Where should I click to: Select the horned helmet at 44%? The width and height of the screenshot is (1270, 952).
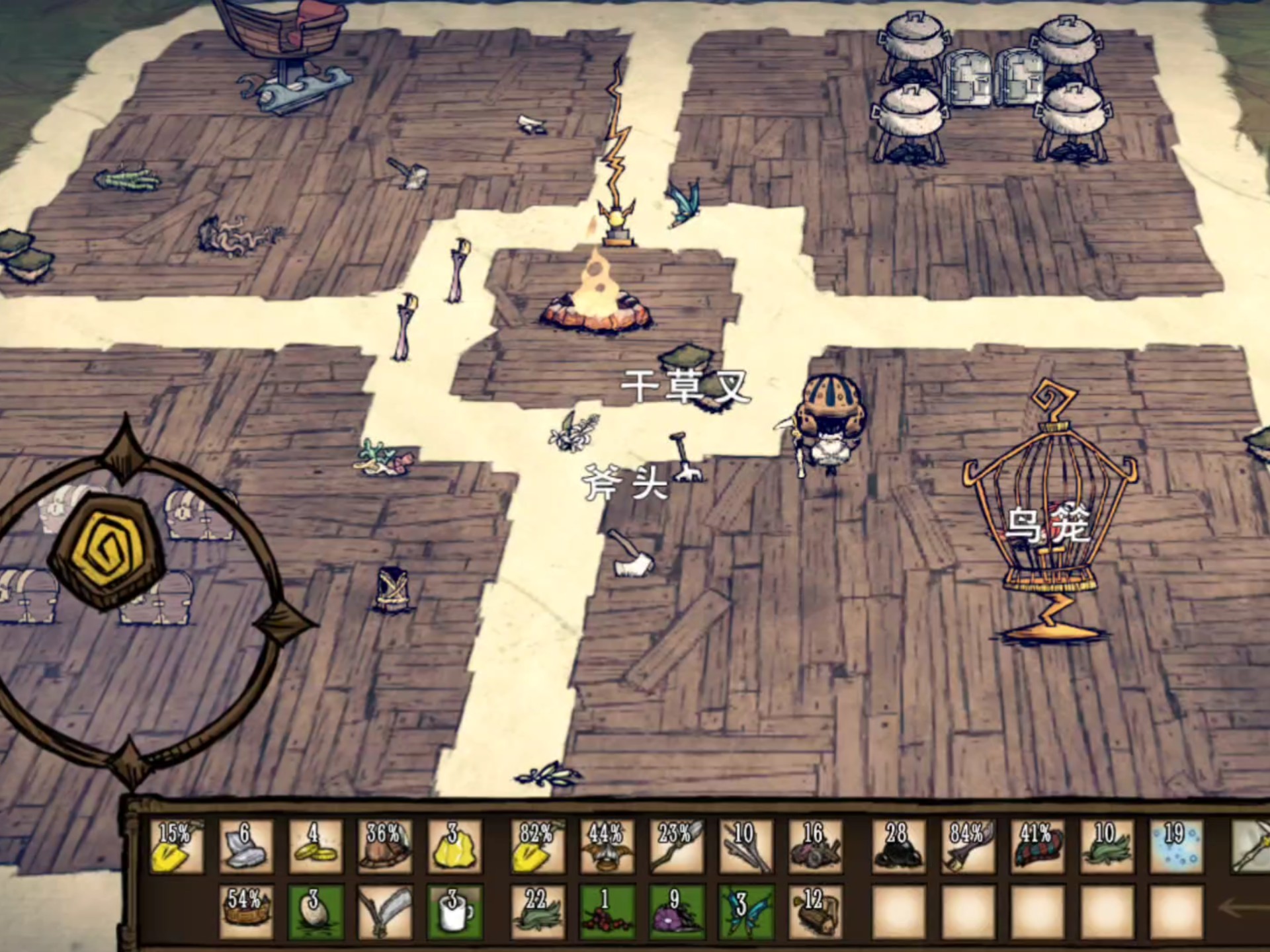607,847
